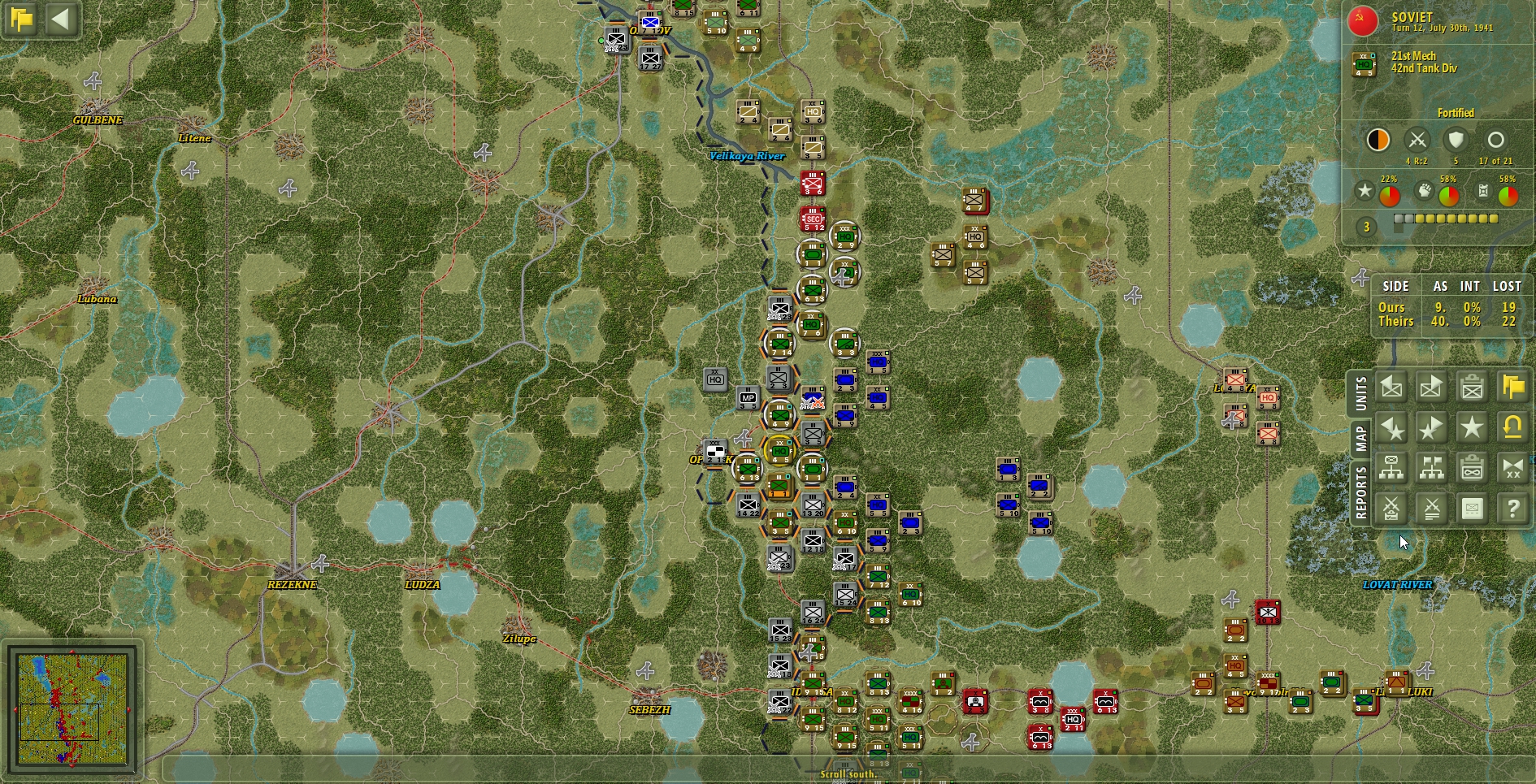This screenshot has height=784, width=1536.
Task: Toggle divisional XX counter display
Action: tap(1514, 467)
